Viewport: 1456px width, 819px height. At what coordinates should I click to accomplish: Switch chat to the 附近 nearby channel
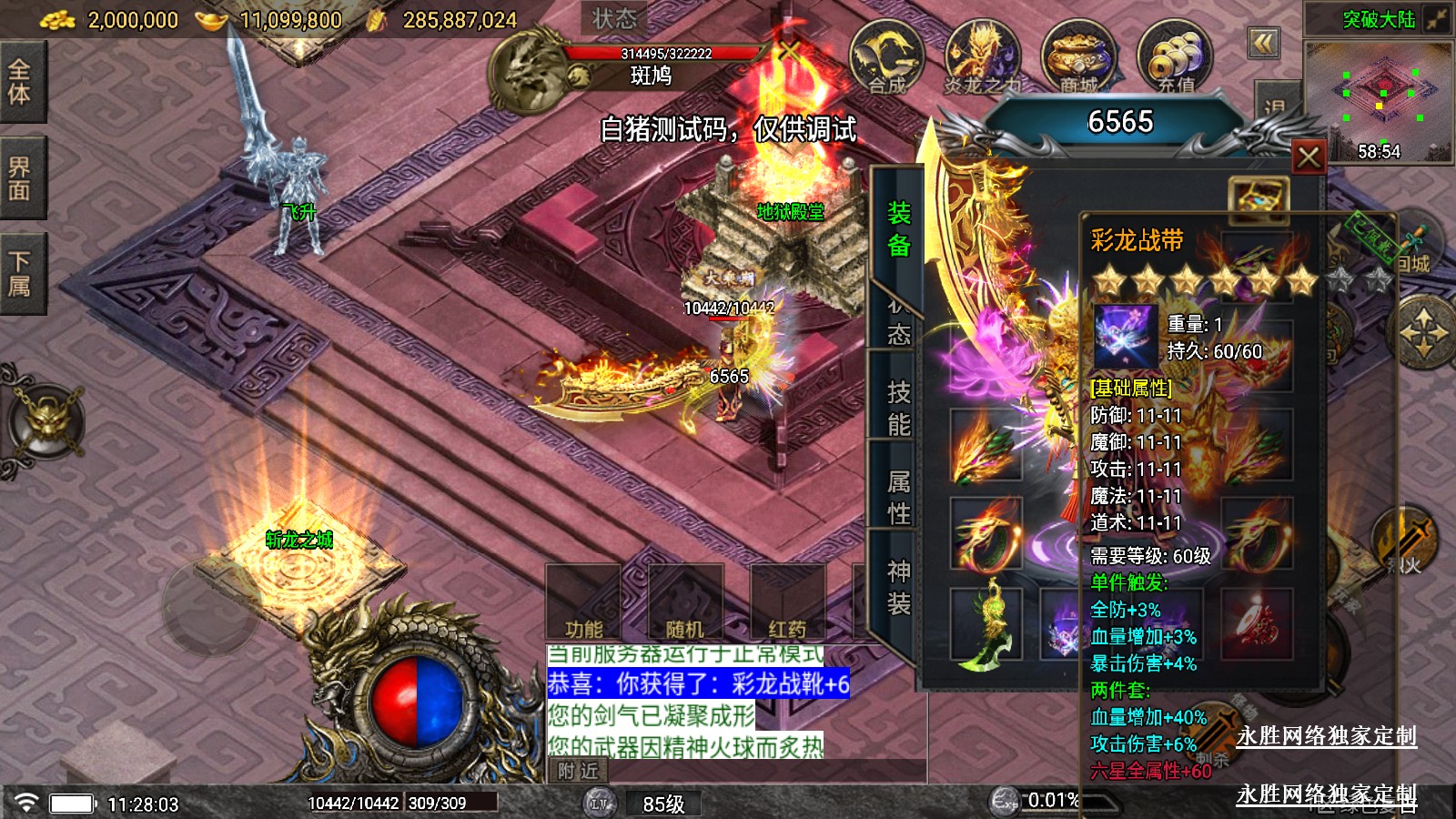point(579,771)
